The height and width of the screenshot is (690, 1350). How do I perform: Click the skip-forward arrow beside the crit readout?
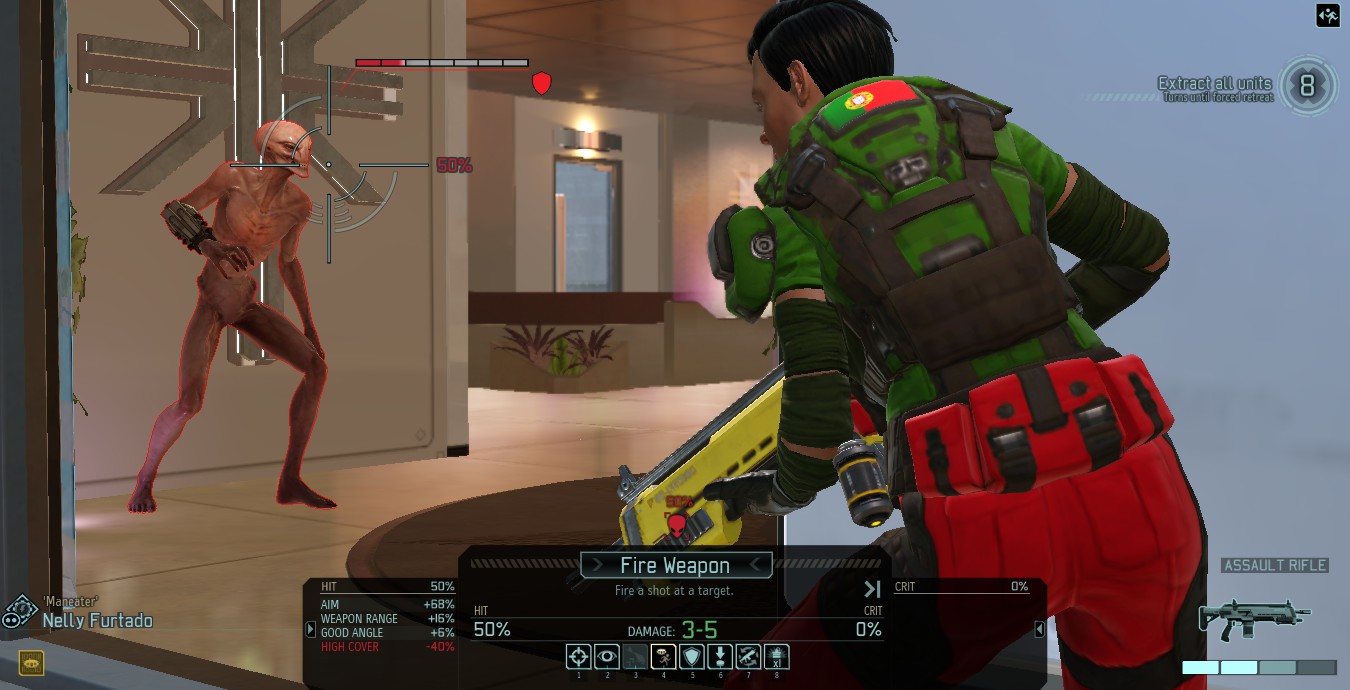point(872,590)
